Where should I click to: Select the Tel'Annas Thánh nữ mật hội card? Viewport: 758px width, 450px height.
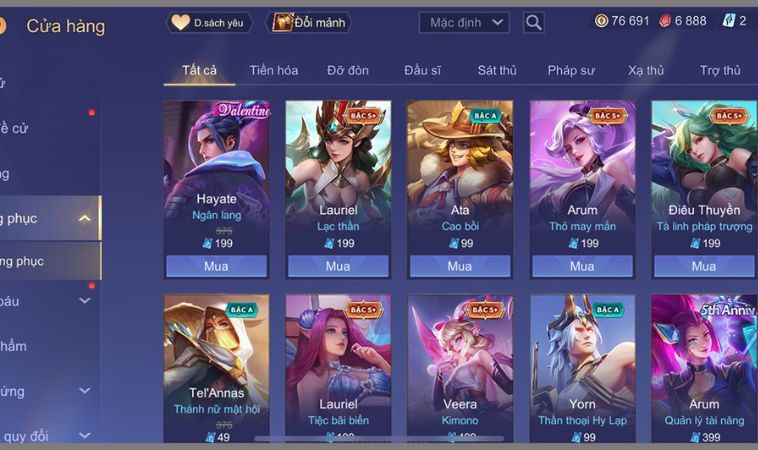click(x=216, y=365)
